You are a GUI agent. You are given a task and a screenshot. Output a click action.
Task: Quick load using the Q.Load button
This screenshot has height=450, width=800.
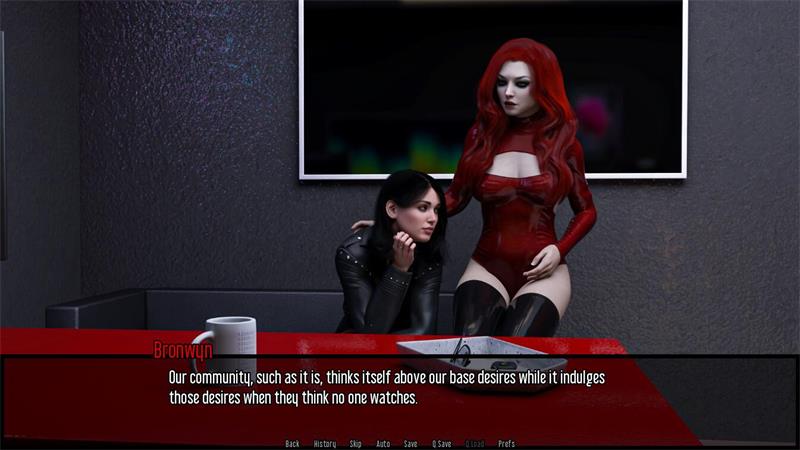[474, 444]
